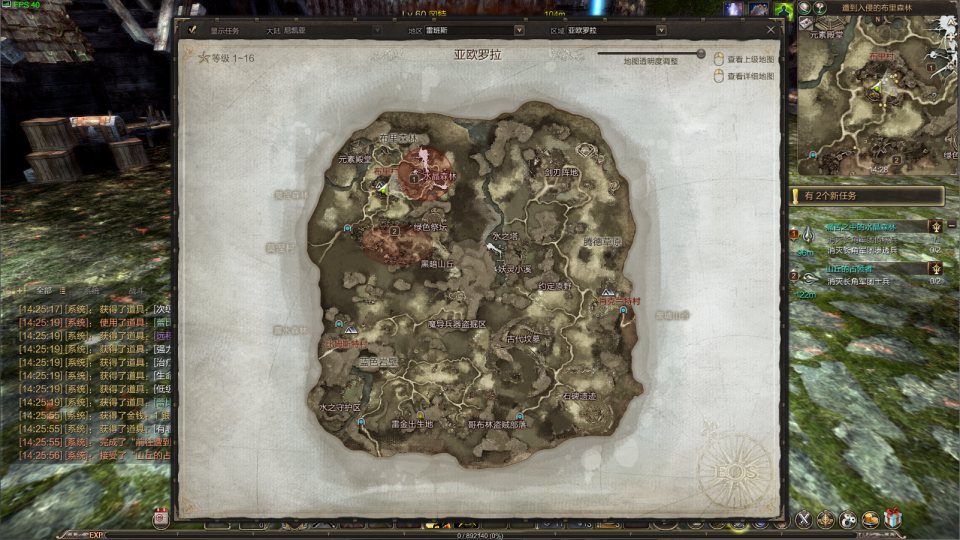The height and width of the screenshot is (540, 960).
Task: Click the calendar icon above the EXP bar
Action: tap(161, 517)
